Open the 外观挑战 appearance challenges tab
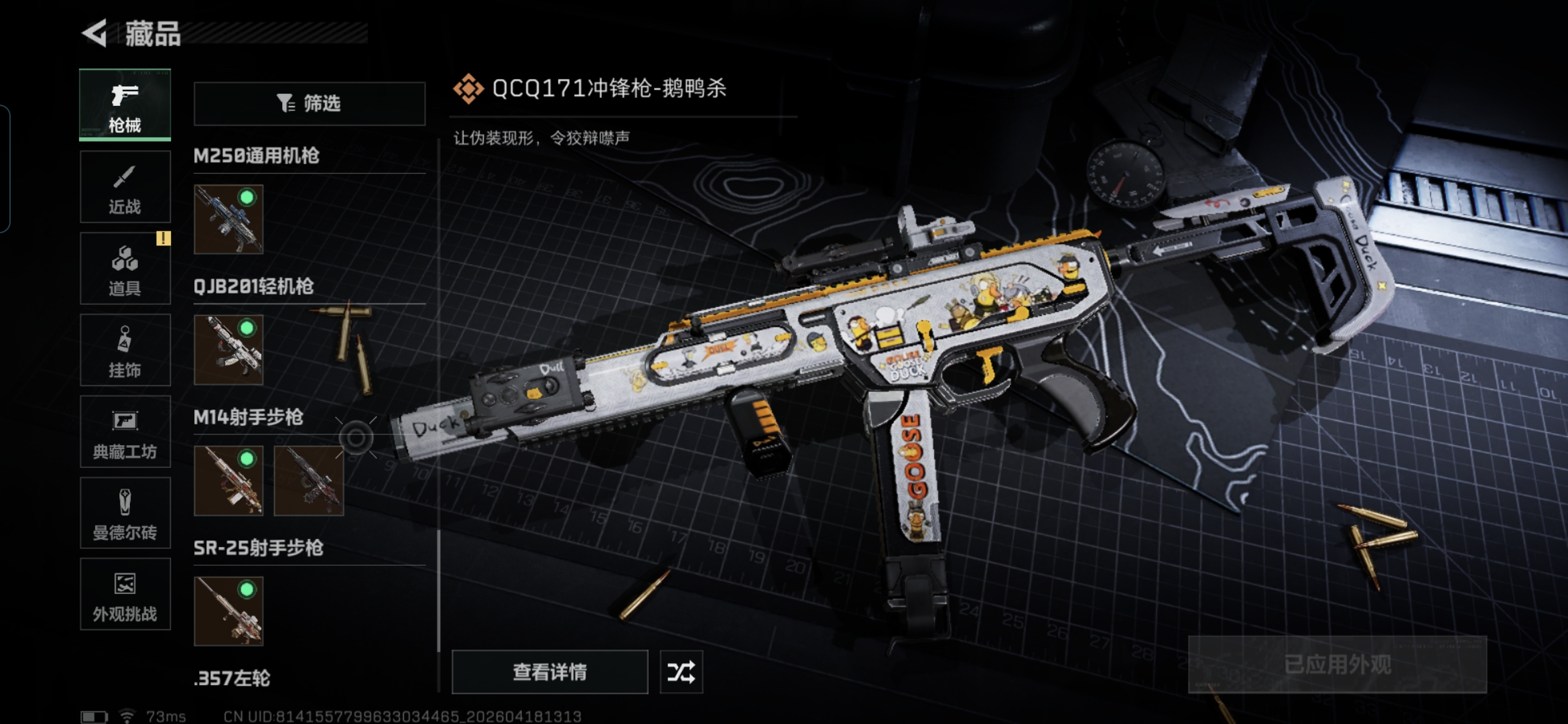Screen dimensions: 1568x724 tap(125, 595)
